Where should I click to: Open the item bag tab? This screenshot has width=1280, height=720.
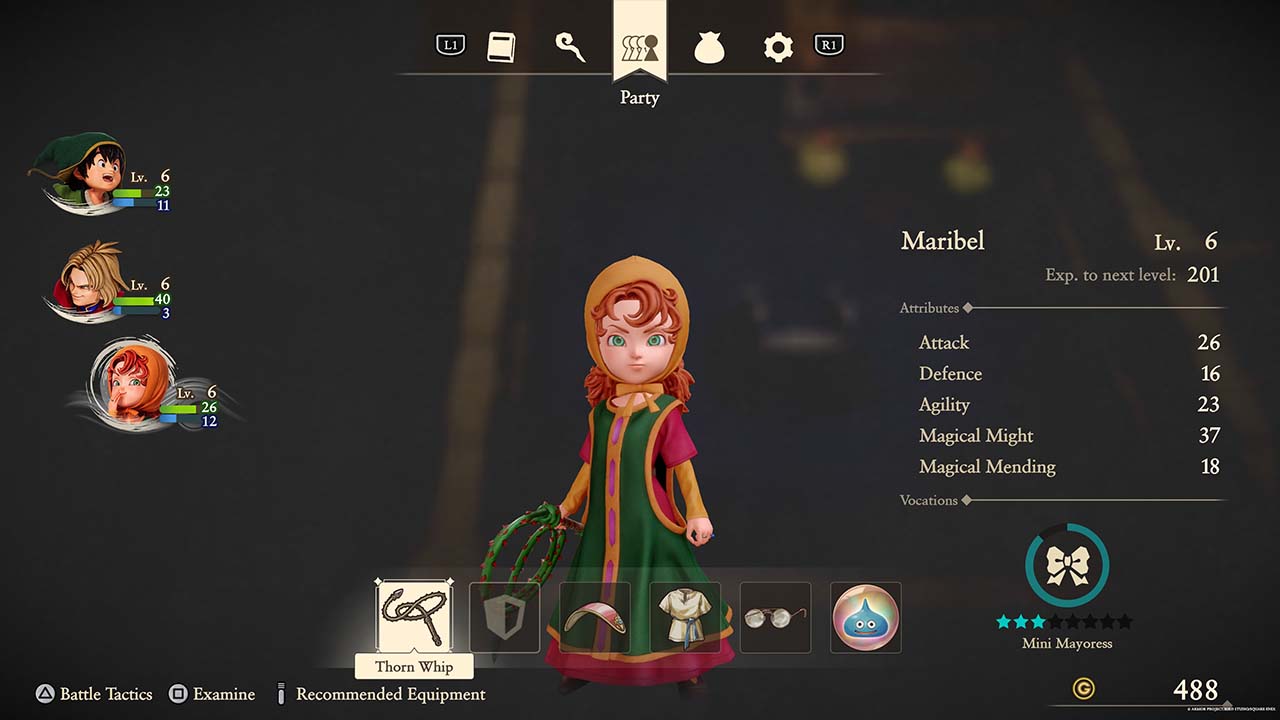pos(709,47)
